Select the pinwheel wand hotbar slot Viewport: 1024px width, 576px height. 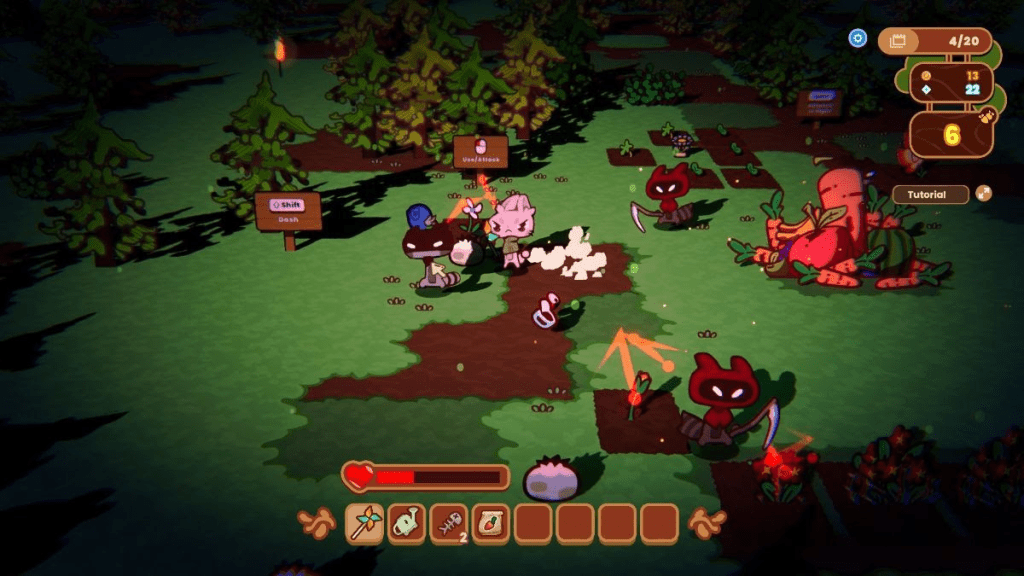click(x=365, y=522)
